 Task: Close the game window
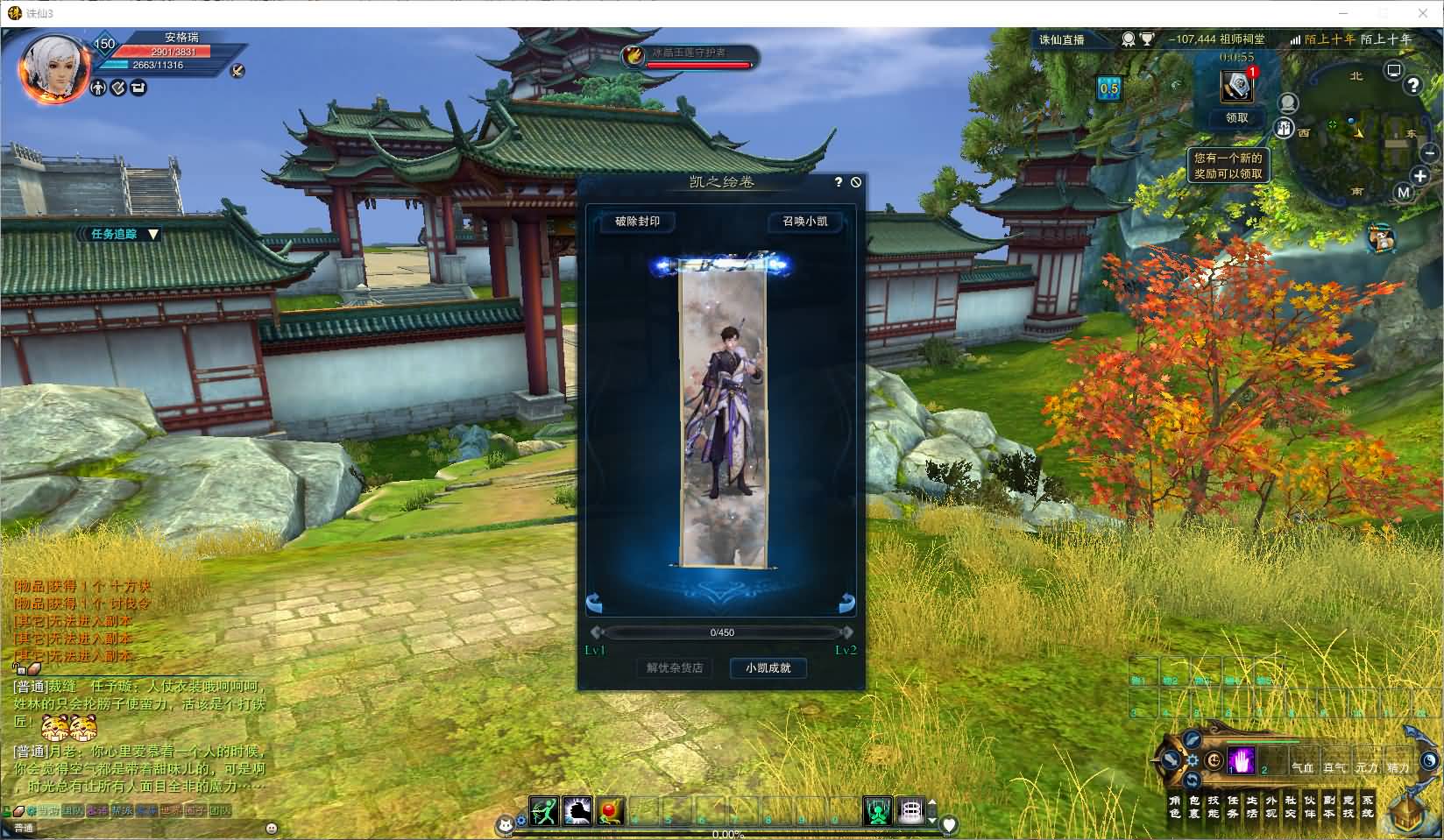tap(1423, 13)
